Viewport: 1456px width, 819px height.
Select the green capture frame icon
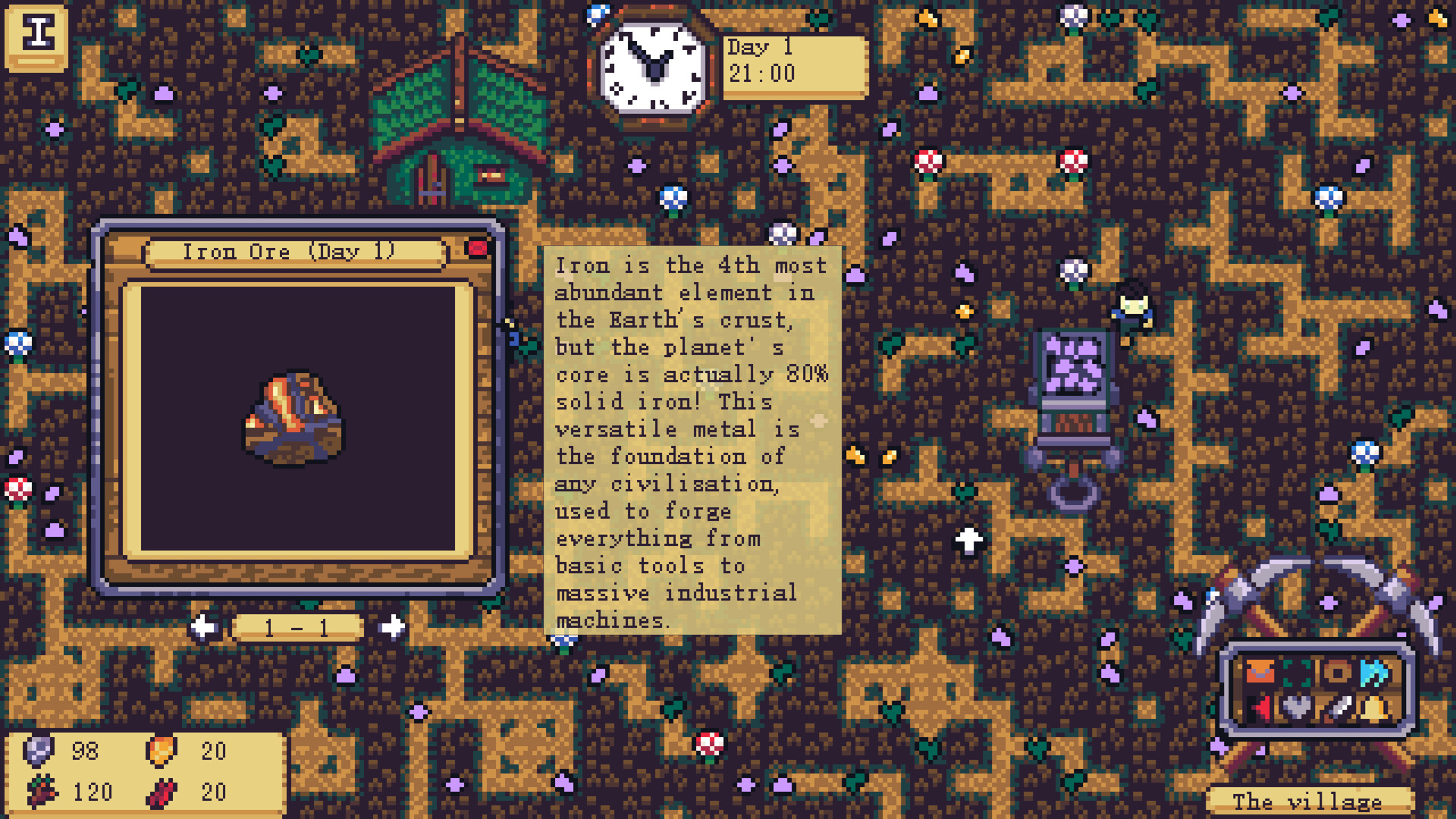click(x=1297, y=673)
